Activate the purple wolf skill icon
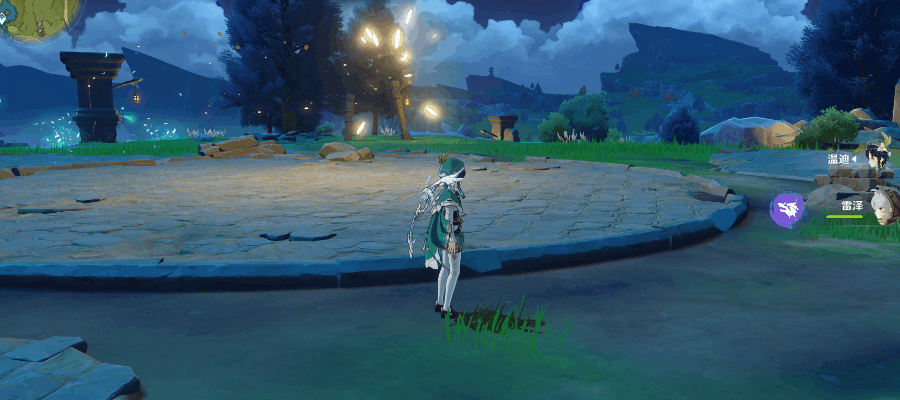Screen dimensions: 900x400 coord(787,210)
